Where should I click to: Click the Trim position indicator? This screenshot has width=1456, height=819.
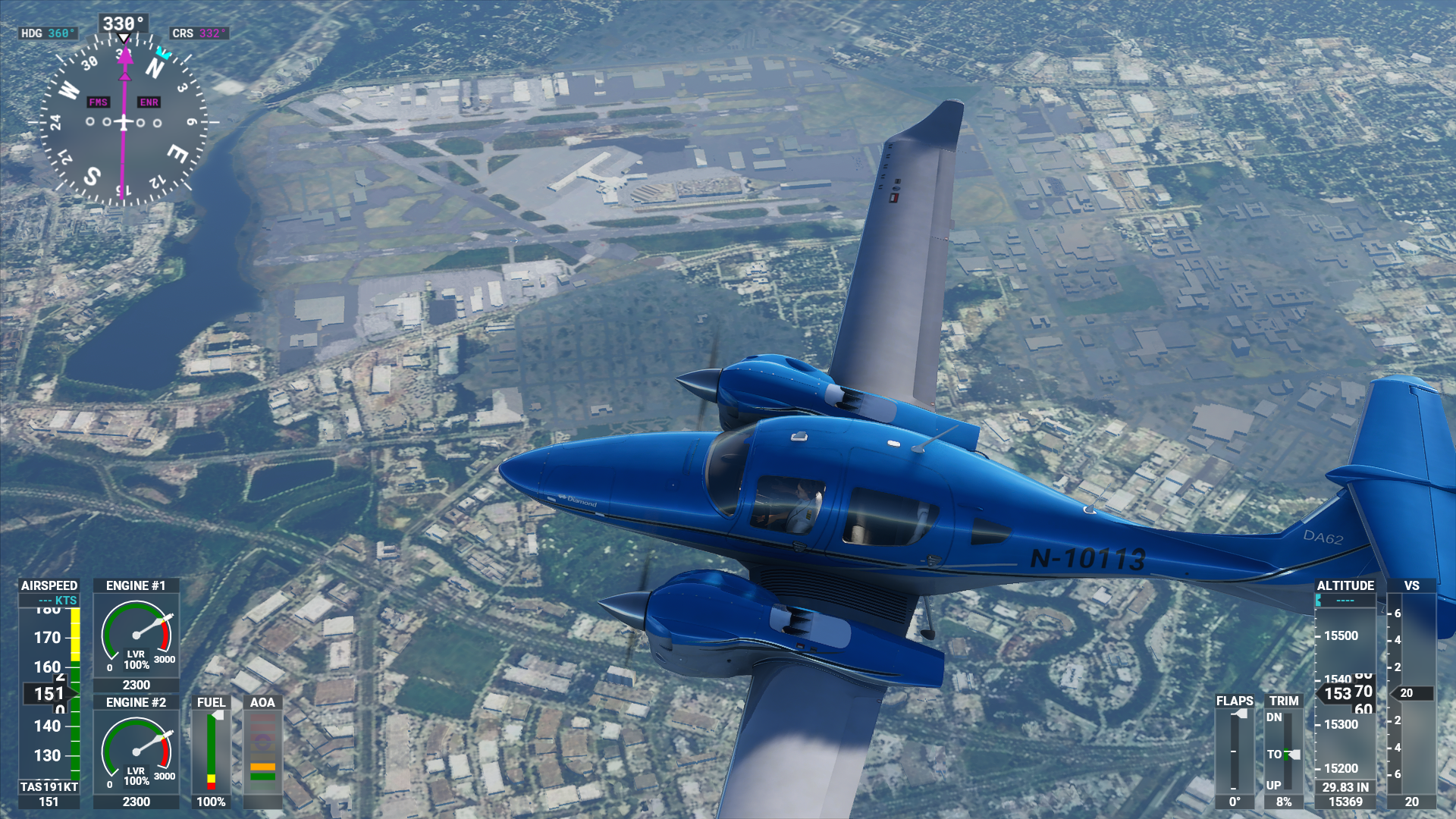click(x=1284, y=751)
